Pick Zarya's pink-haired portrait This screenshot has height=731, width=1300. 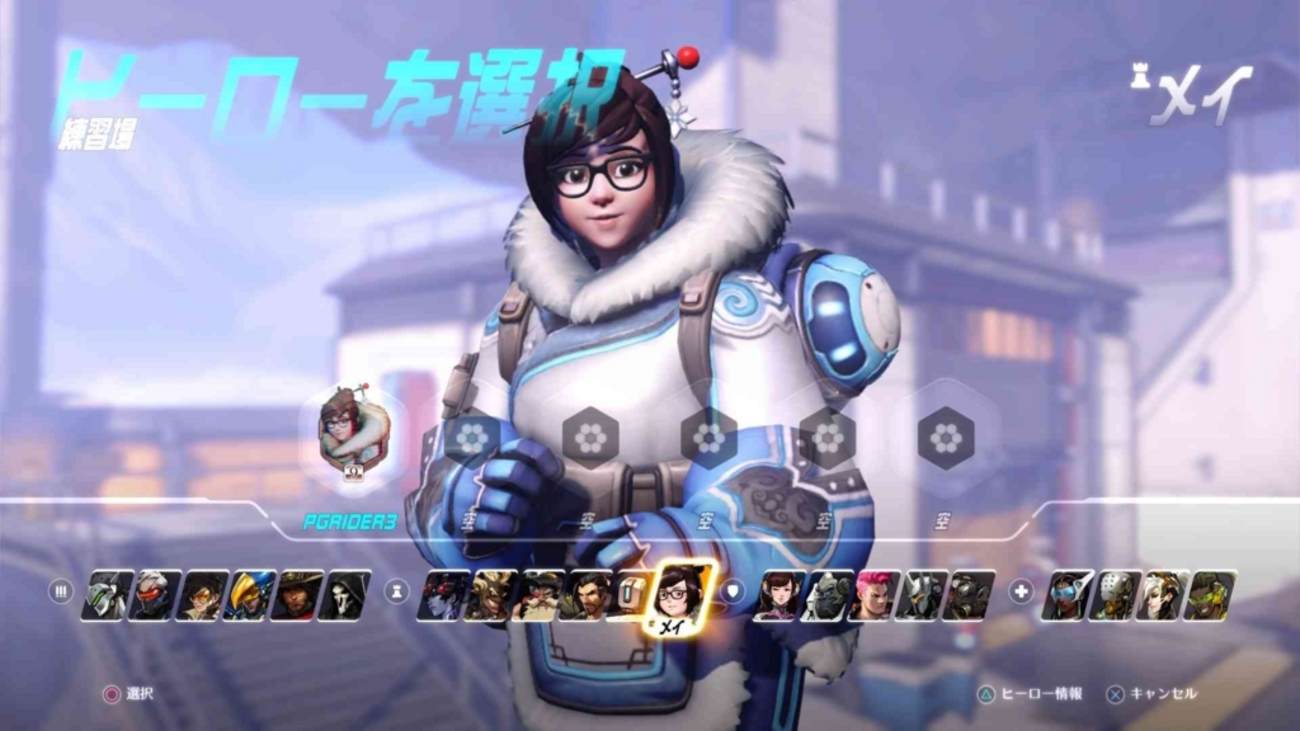[873, 595]
